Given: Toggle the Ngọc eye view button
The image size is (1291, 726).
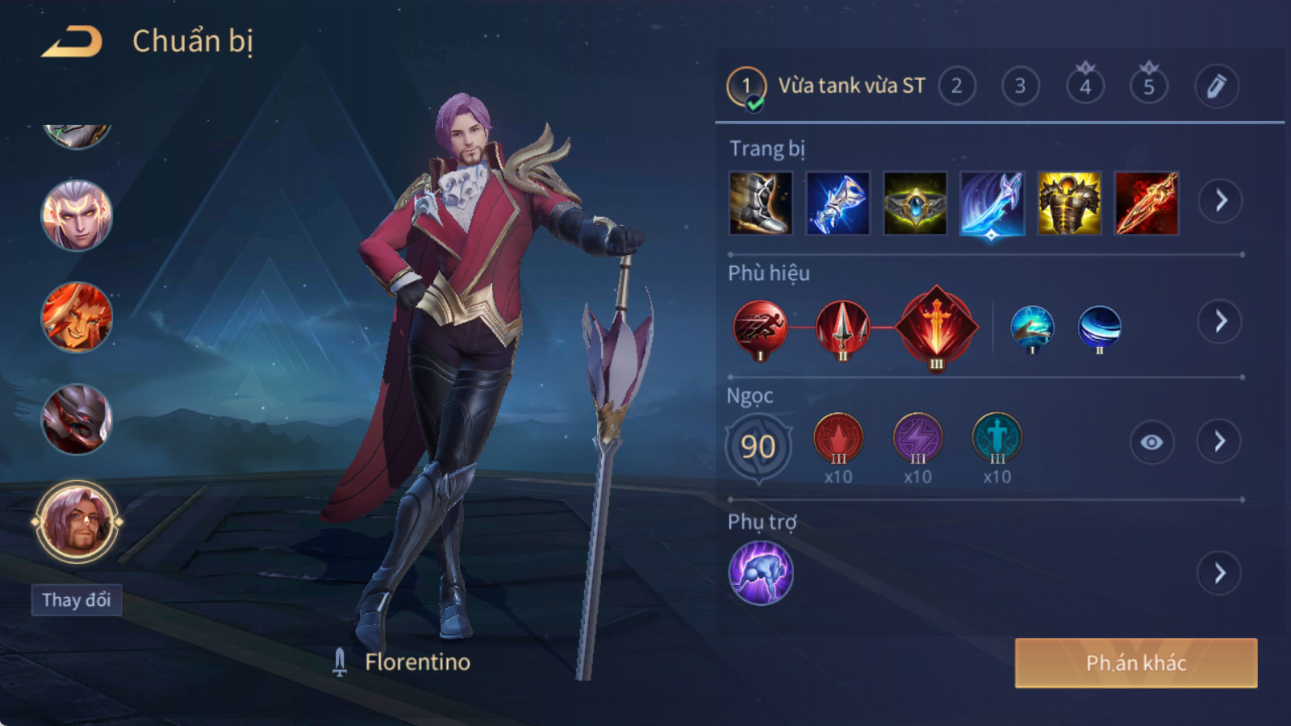Looking at the screenshot, I should [x=1151, y=442].
